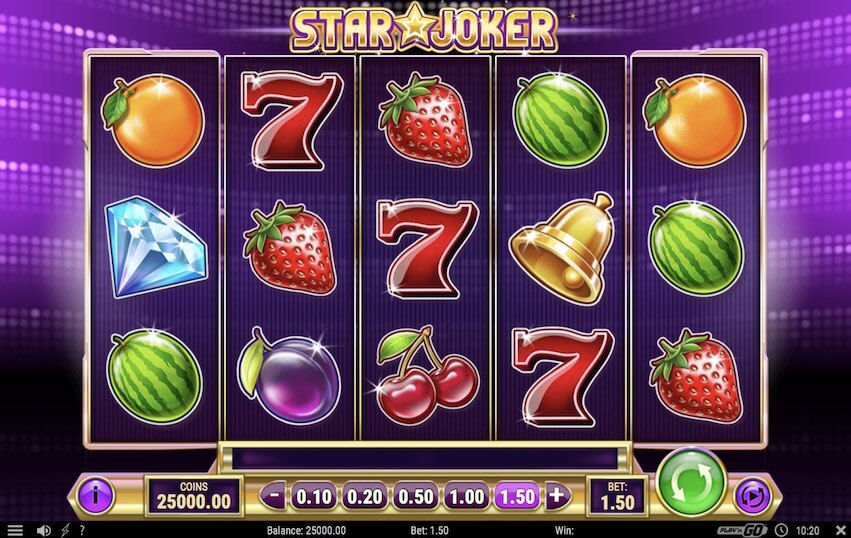Spin the reels with the green button
Viewport: 851px width, 538px height.
[690, 483]
